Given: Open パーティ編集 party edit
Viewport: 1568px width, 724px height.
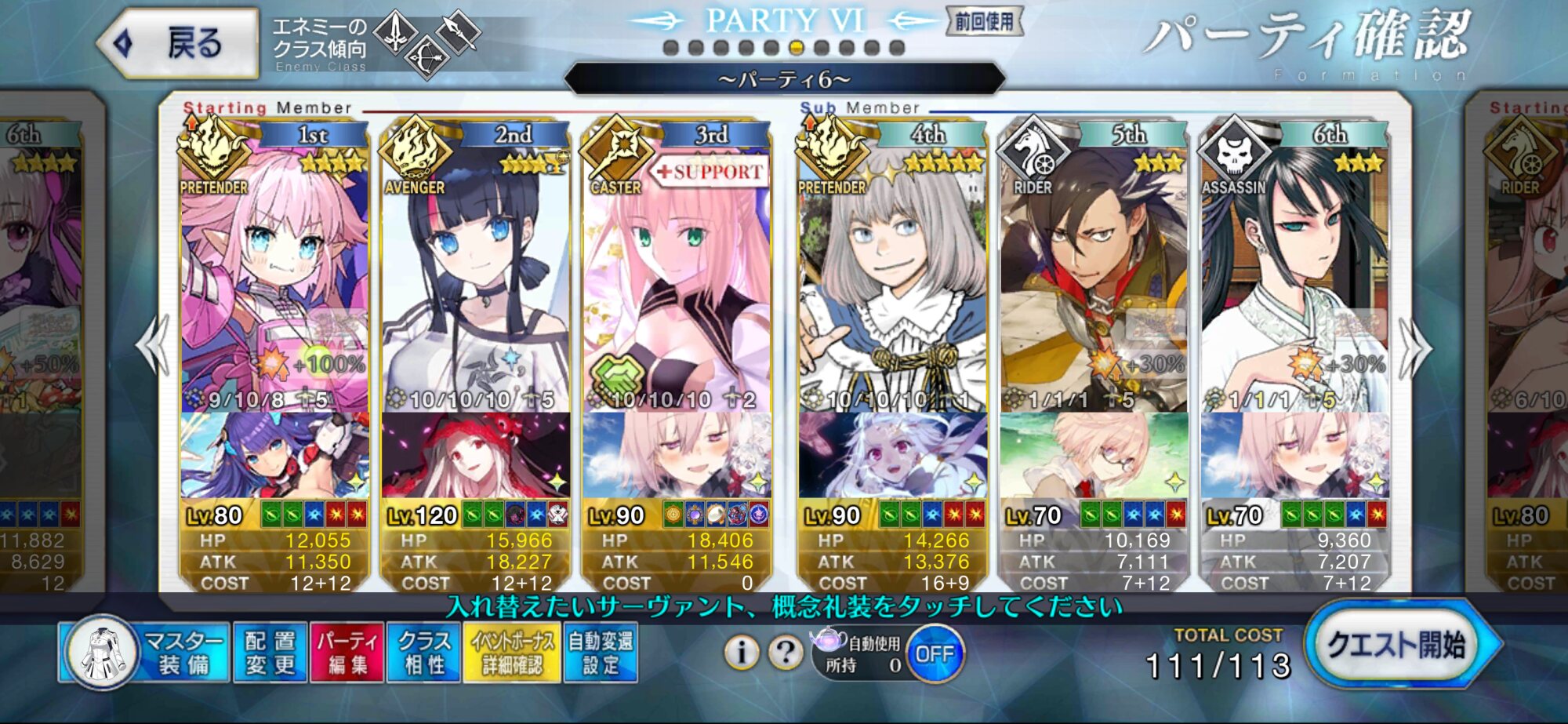Looking at the screenshot, I should click(x=347, y=652).
